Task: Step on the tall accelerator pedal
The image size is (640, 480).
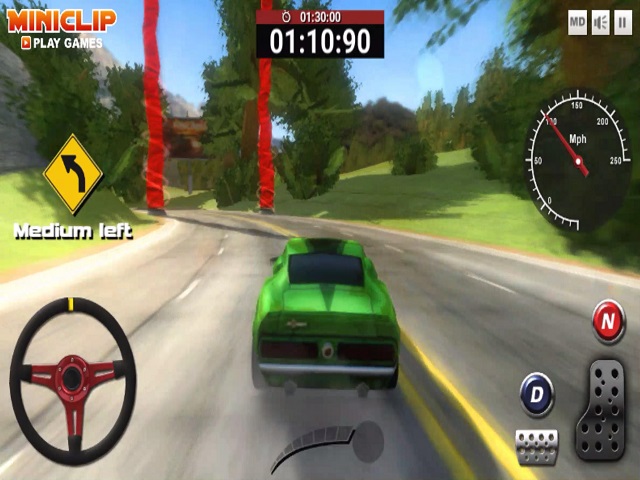Action: pos(601,409)
